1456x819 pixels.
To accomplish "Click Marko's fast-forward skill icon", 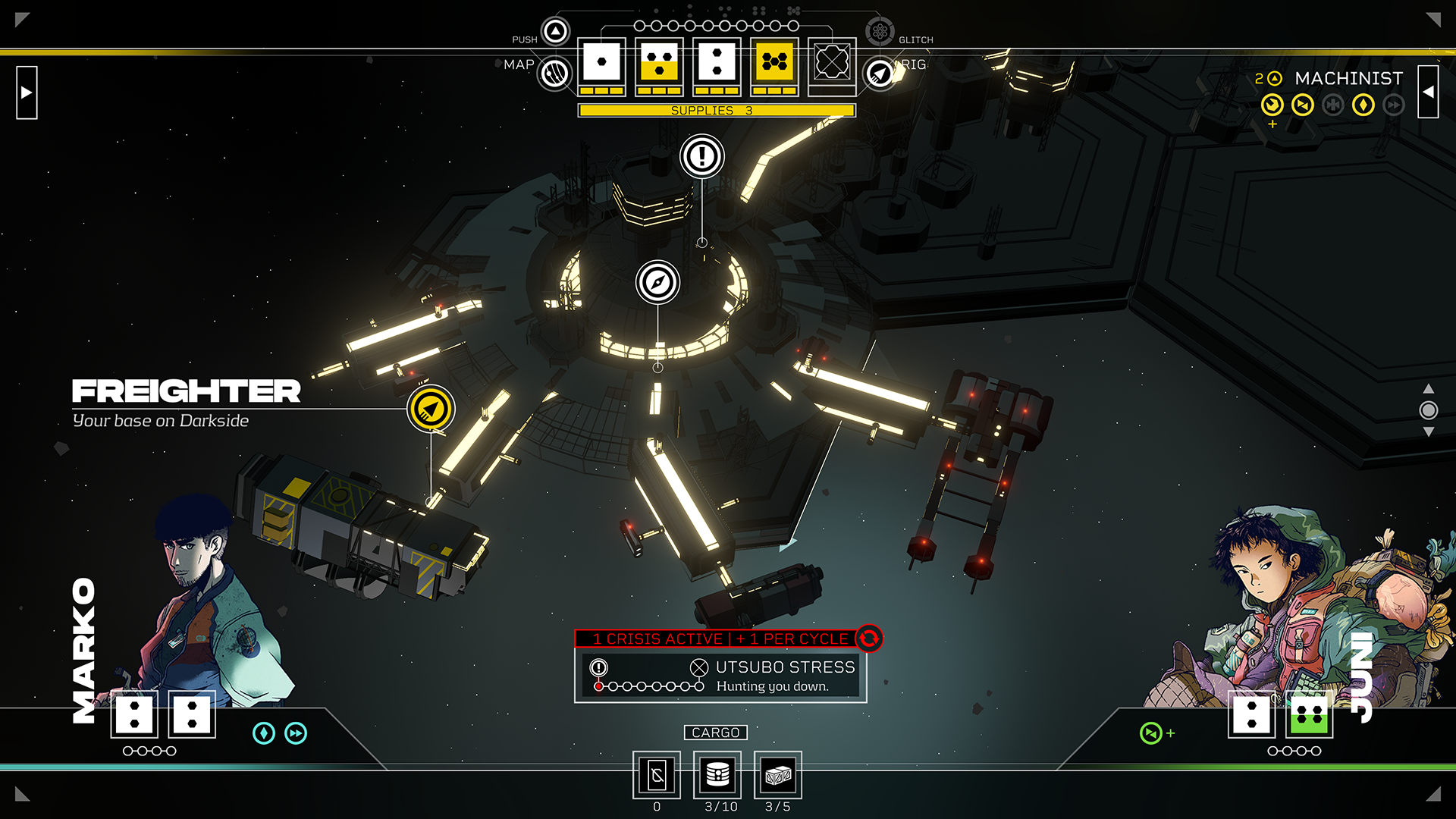I will pyautogui.click(x=296, y=733).
